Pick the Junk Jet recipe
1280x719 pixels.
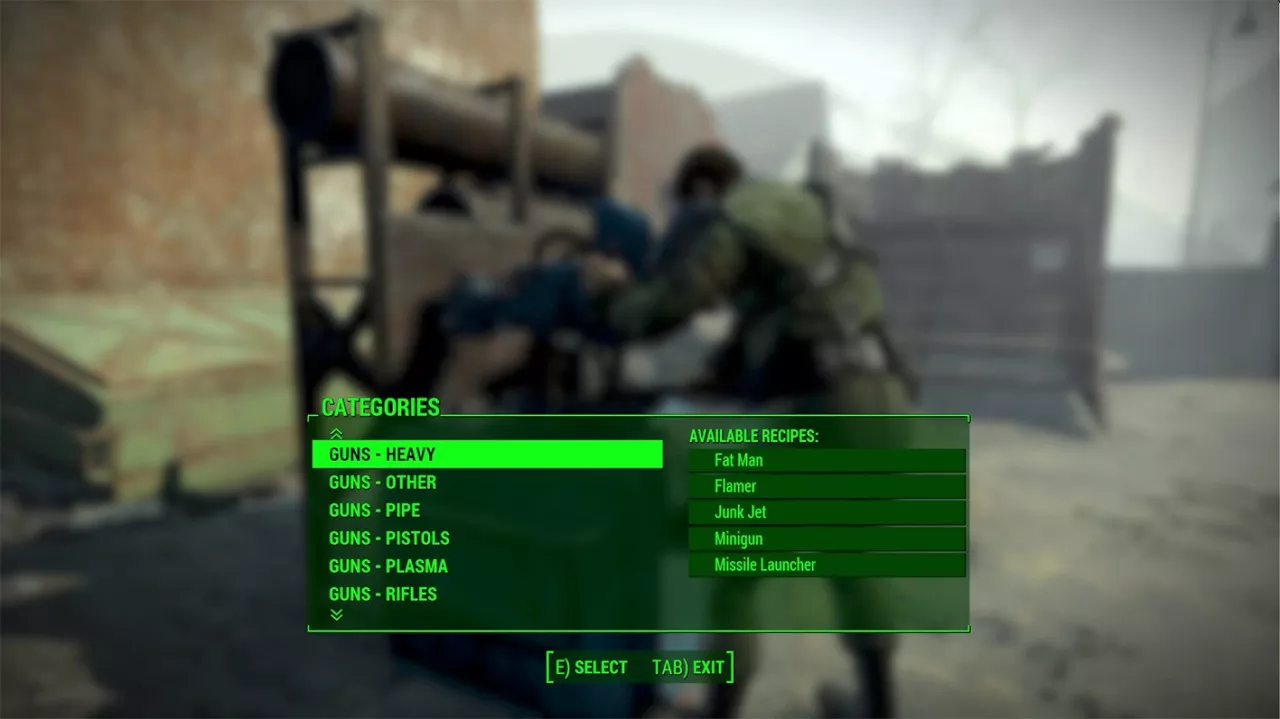(826, 512)
